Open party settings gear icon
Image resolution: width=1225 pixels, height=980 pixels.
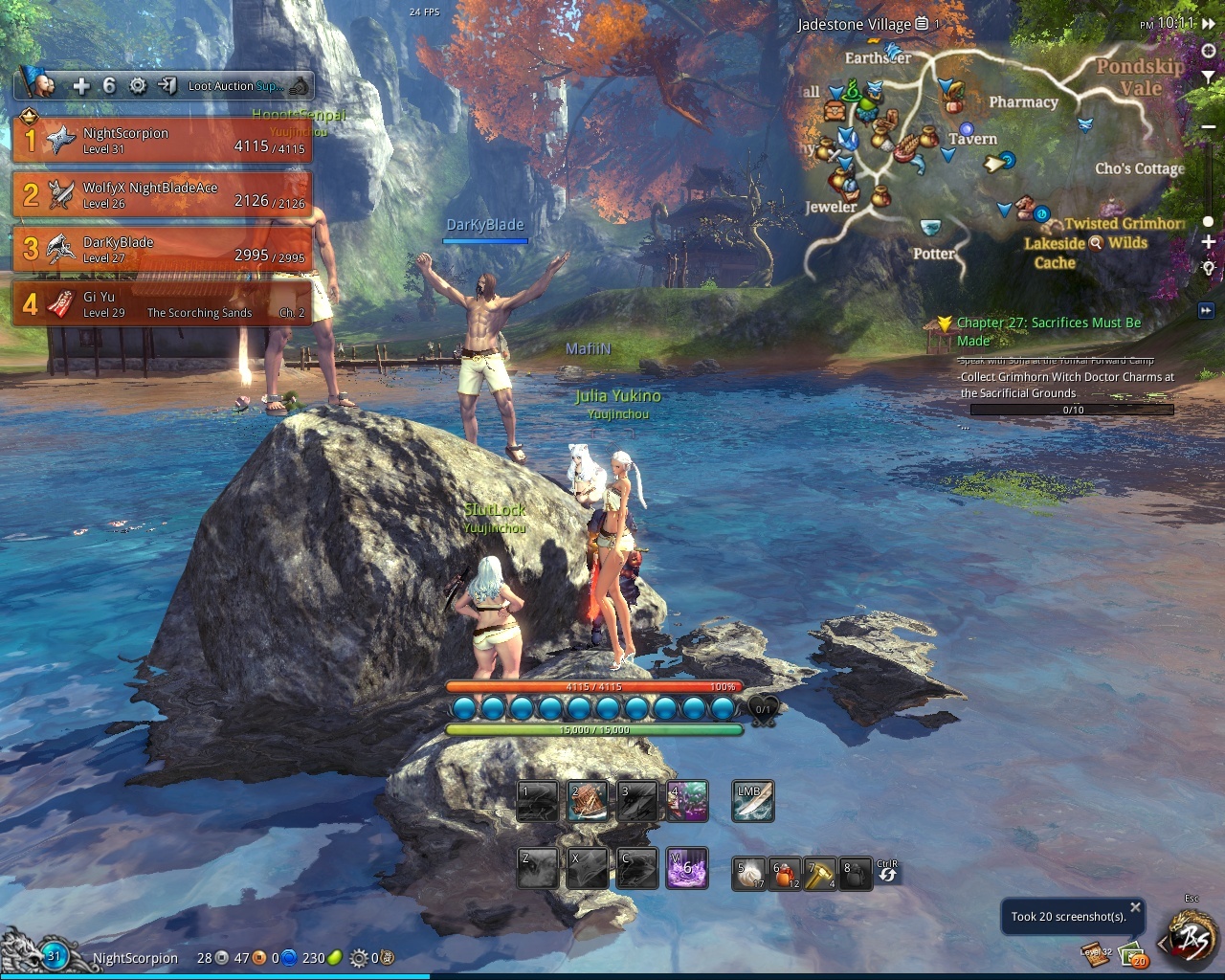point(138,86)
